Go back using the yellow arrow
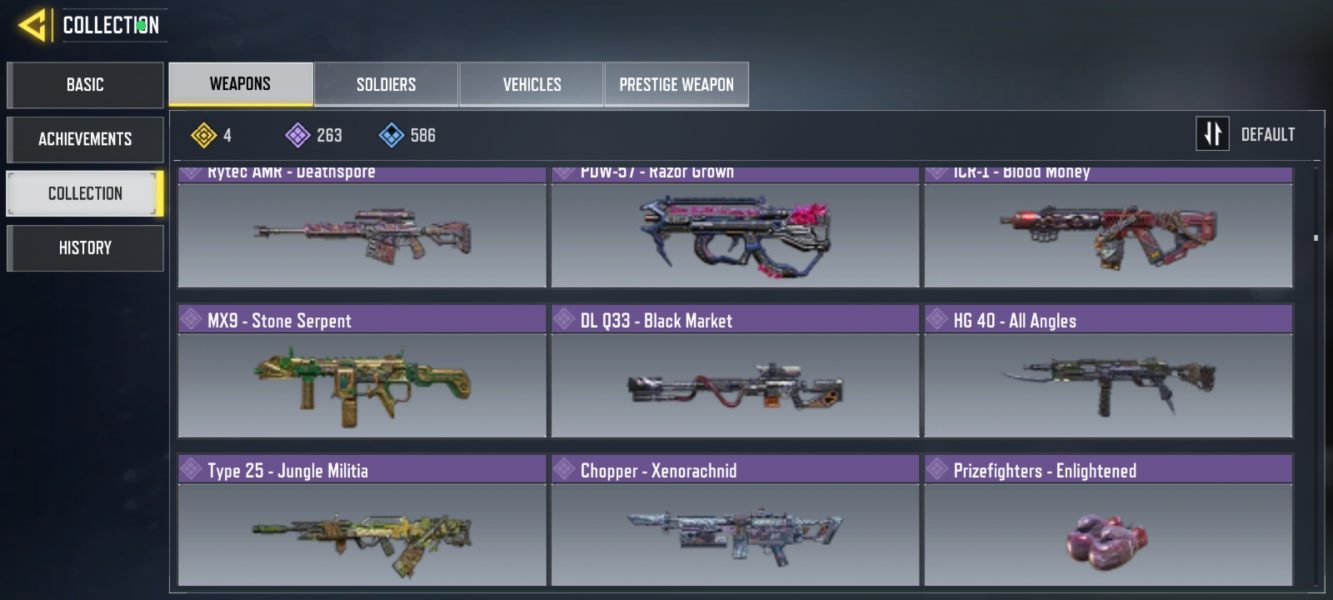Image resolution: width=1333 pixels, height=600 pixels. pyautogui.click(x=32, y=25)
